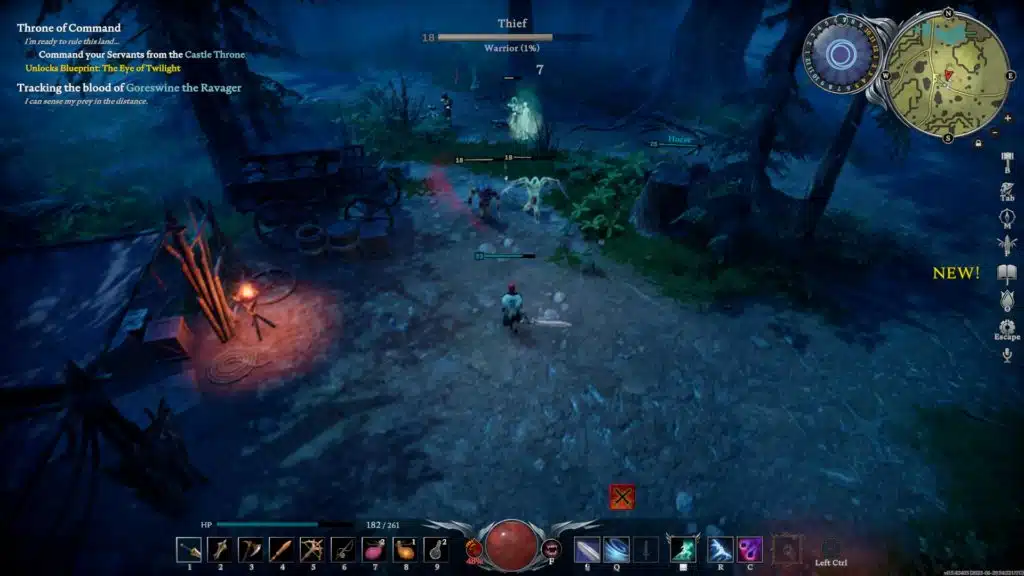Viewport: 1024px width, 576px height.
Task: Cast the blue R spell ability
Action: point(720,549)
